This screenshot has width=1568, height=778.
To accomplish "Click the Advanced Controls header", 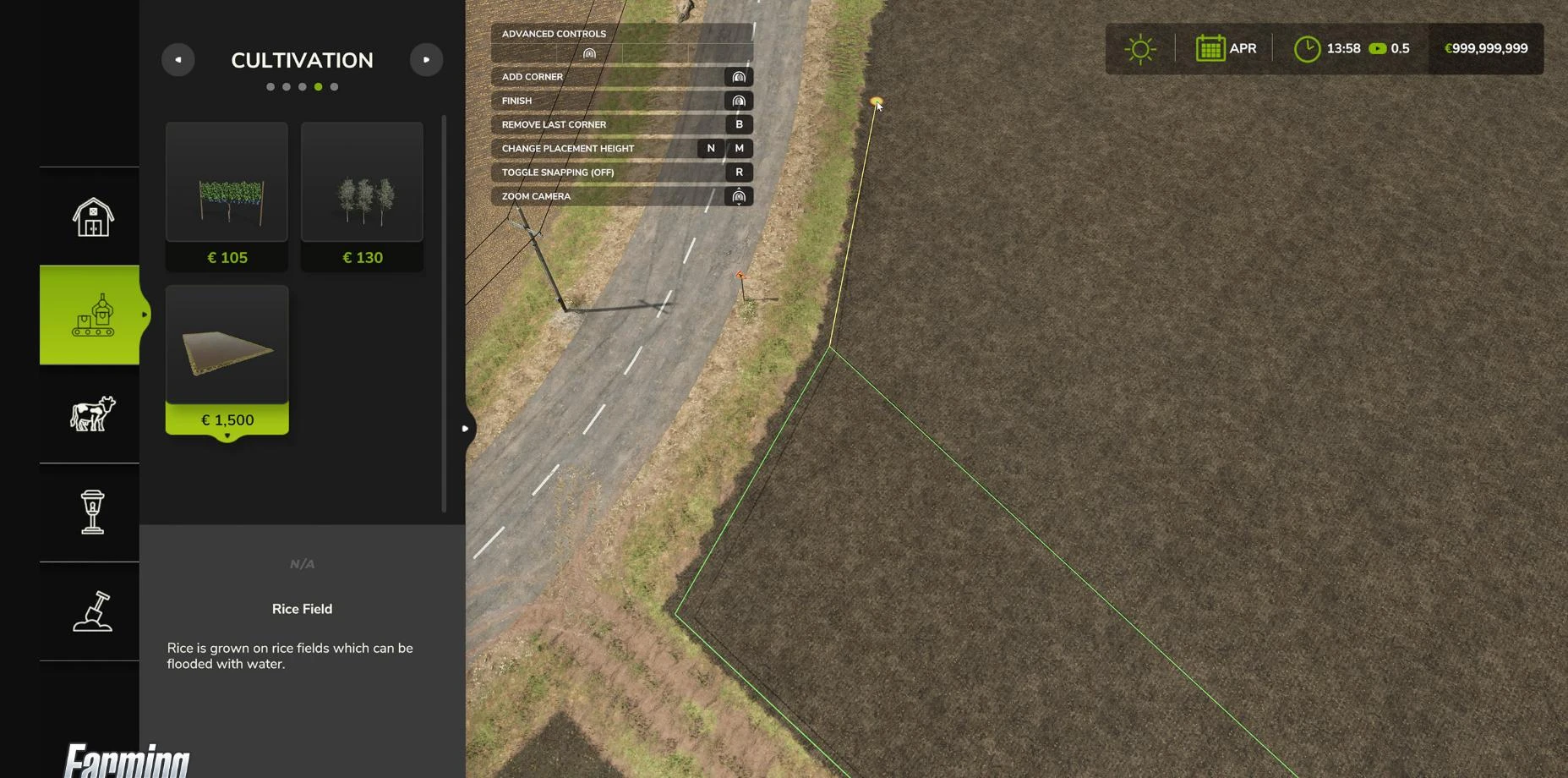I will click(554, 33).
